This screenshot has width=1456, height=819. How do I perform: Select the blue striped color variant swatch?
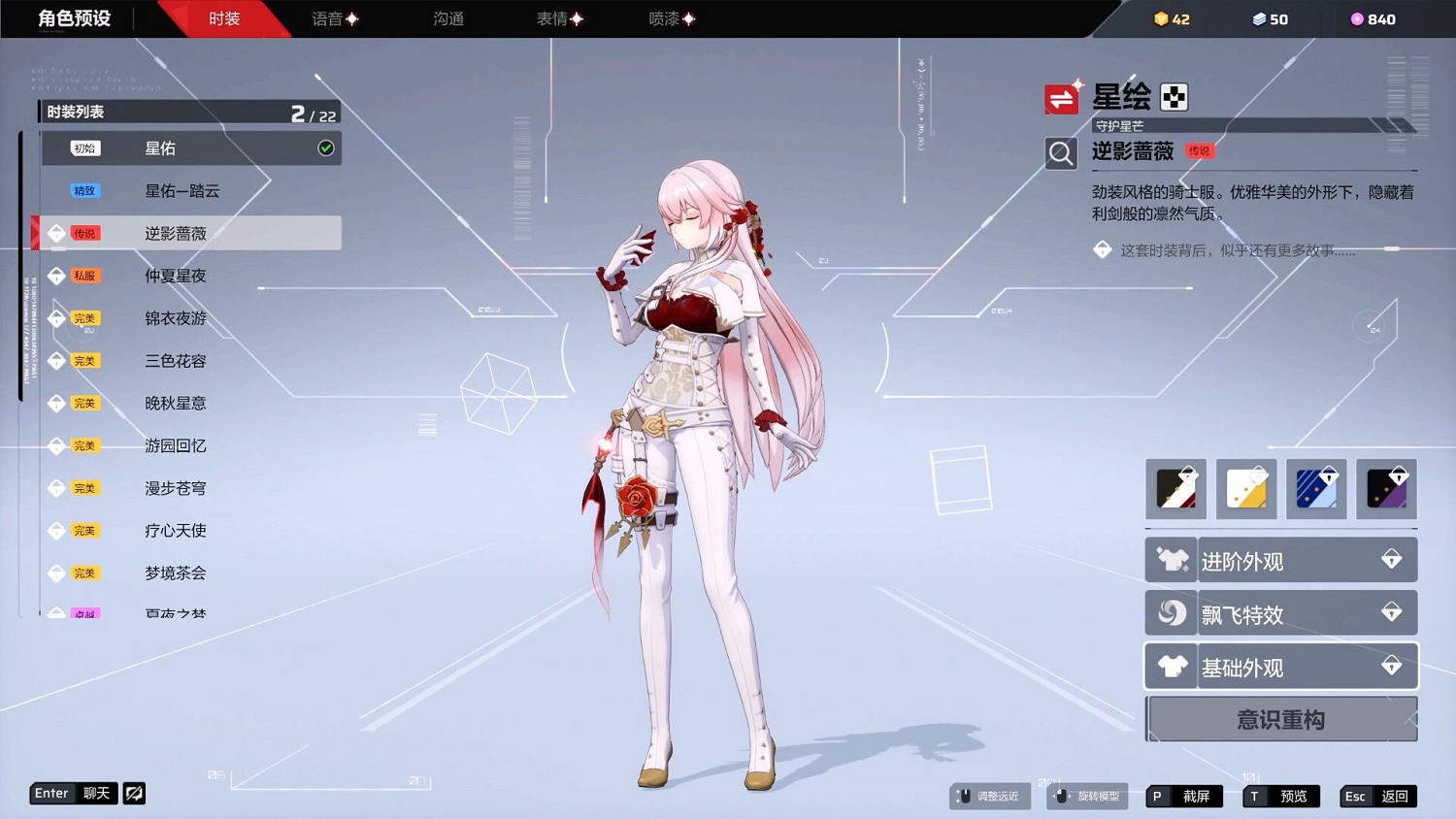click(1316, 489)
